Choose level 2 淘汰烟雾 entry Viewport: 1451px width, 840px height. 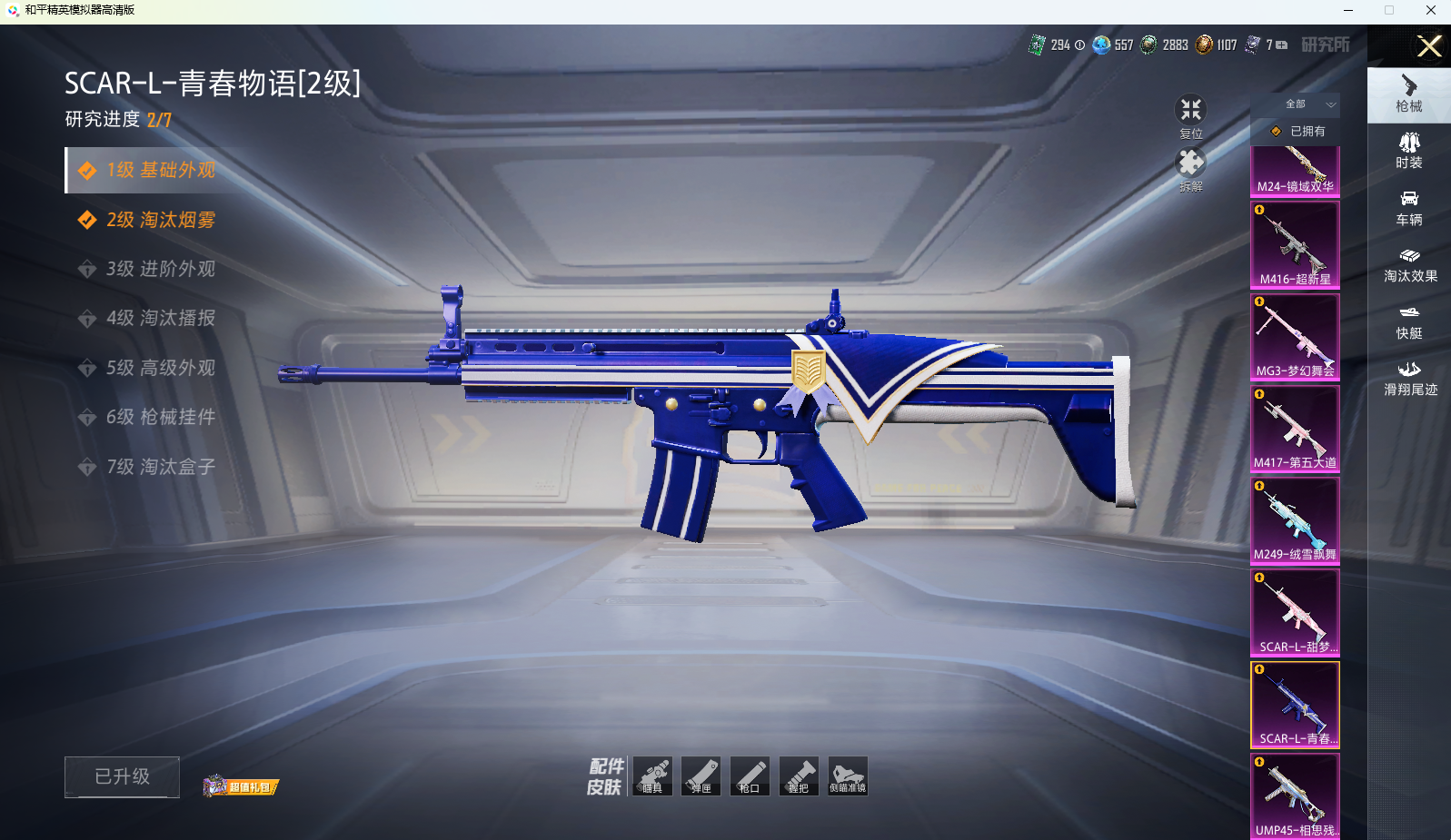click(160, 220)
